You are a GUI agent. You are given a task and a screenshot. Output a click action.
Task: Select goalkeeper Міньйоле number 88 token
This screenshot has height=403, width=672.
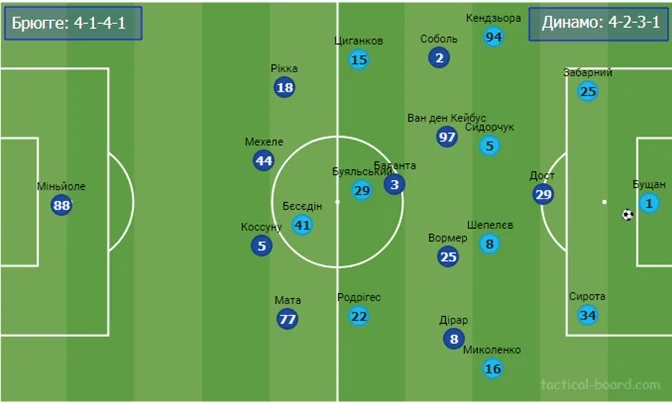62,205
